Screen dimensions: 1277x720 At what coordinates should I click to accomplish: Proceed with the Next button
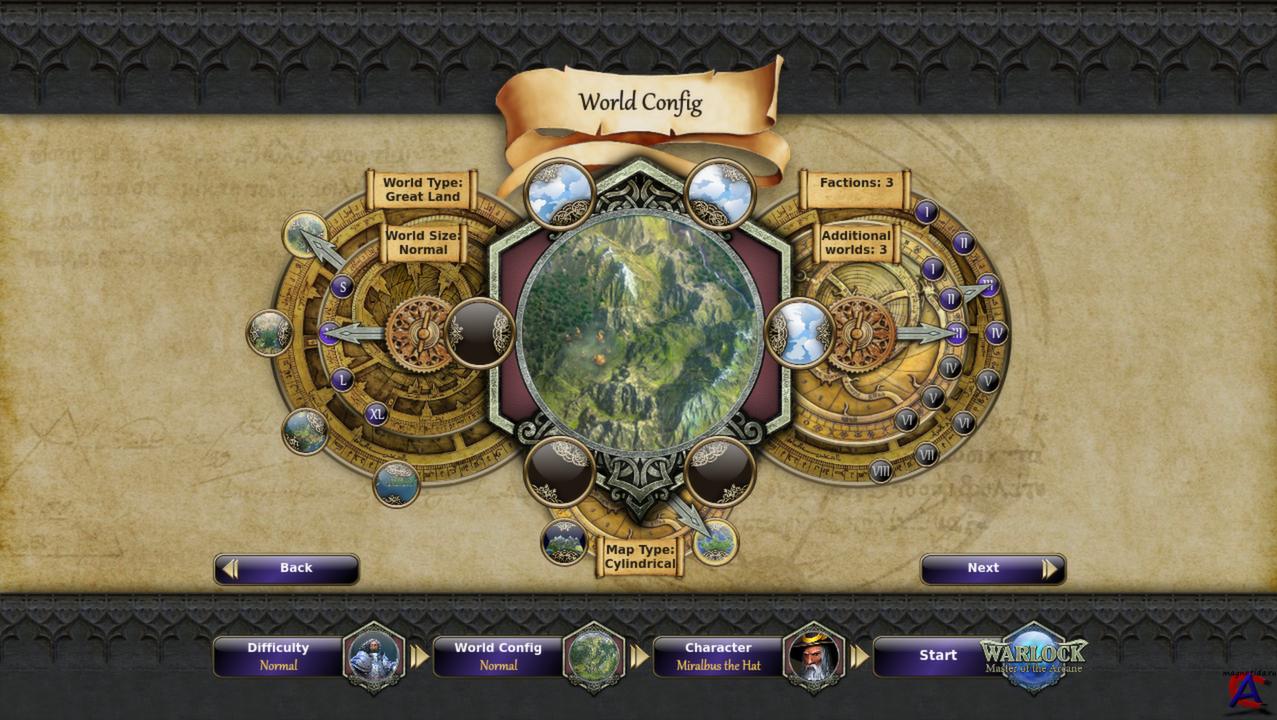[992, 568]
